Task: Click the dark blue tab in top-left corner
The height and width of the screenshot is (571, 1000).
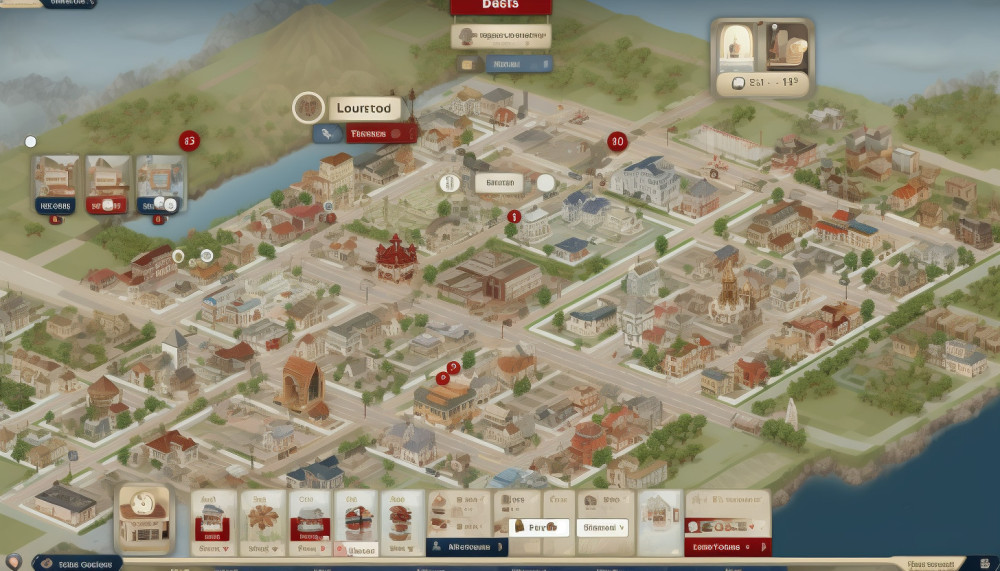Action: pyautogui.click(x=68, y=4)
